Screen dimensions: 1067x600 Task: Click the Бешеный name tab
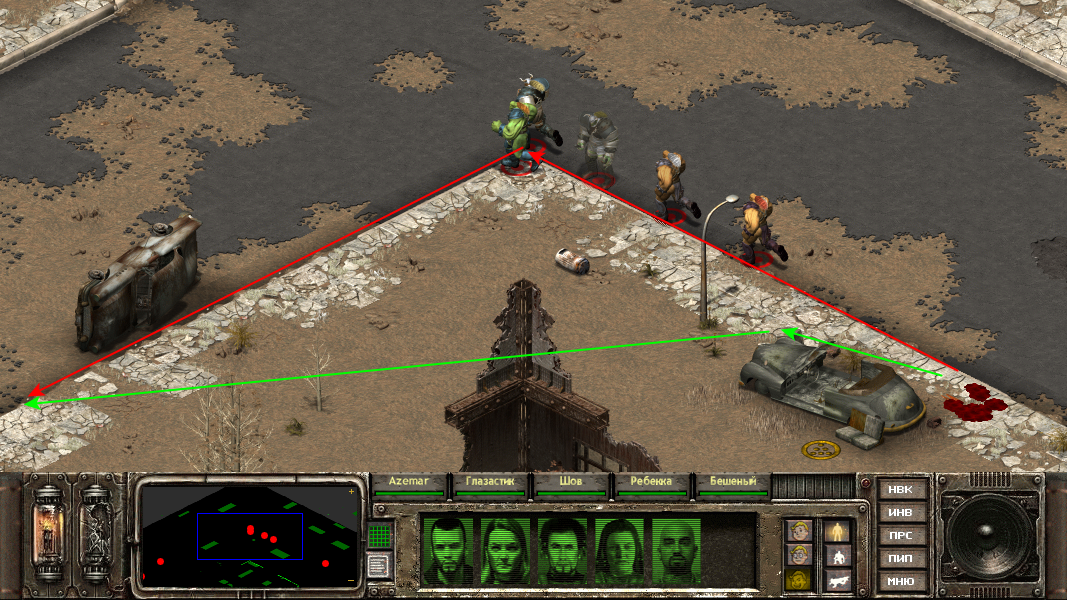(x=733, y=482)
